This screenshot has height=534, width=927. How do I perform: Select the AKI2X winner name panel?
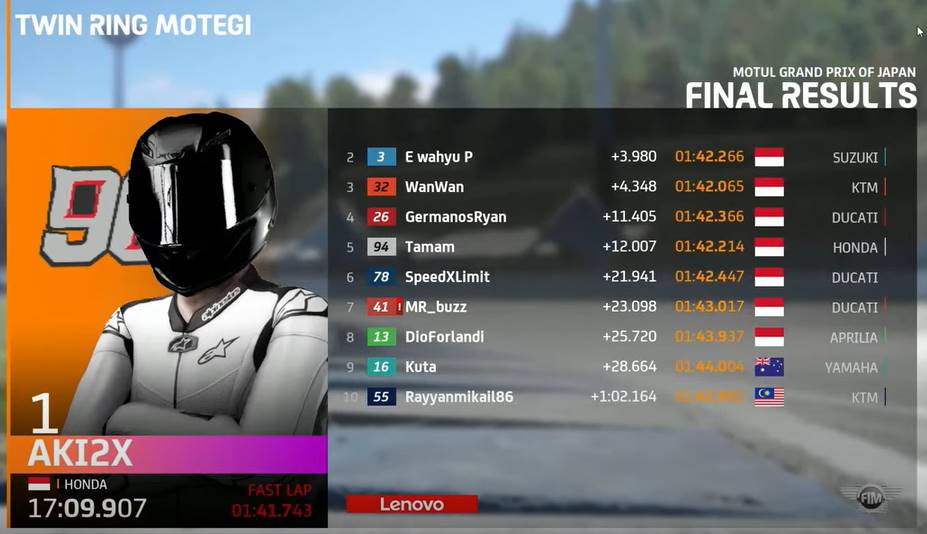point(167,454)
